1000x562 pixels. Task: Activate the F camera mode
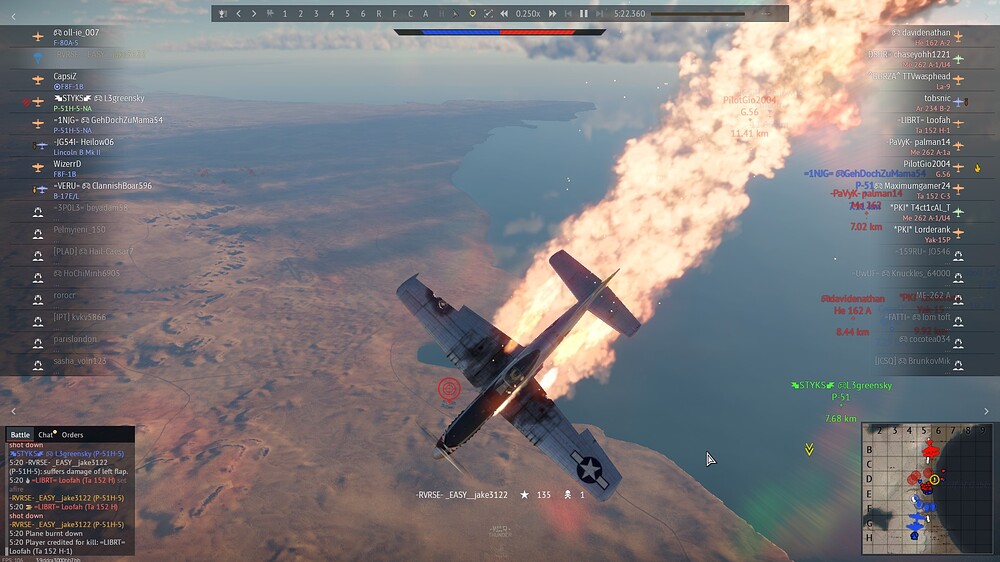[394, 14]
